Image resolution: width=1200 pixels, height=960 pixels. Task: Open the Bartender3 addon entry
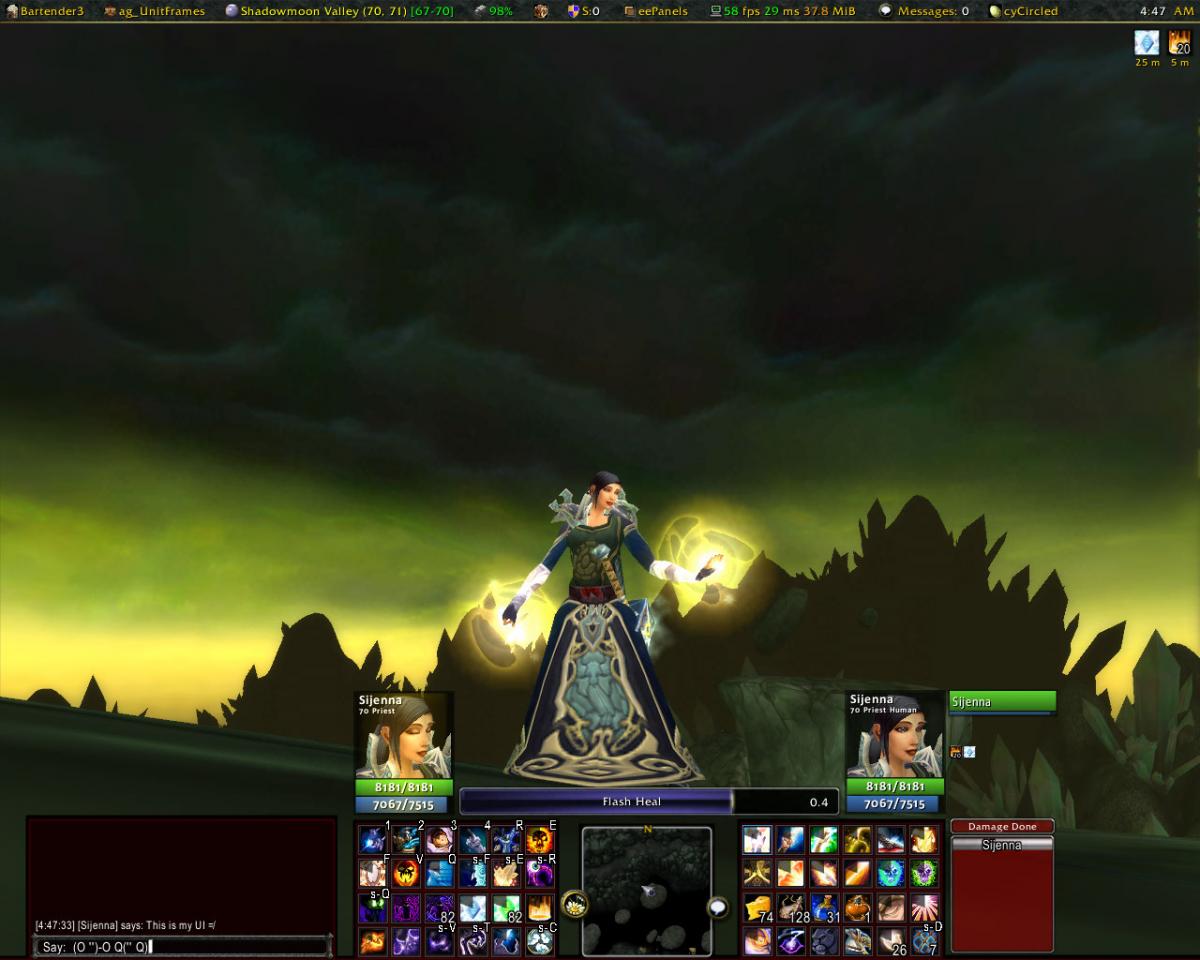tap(45, 11)
